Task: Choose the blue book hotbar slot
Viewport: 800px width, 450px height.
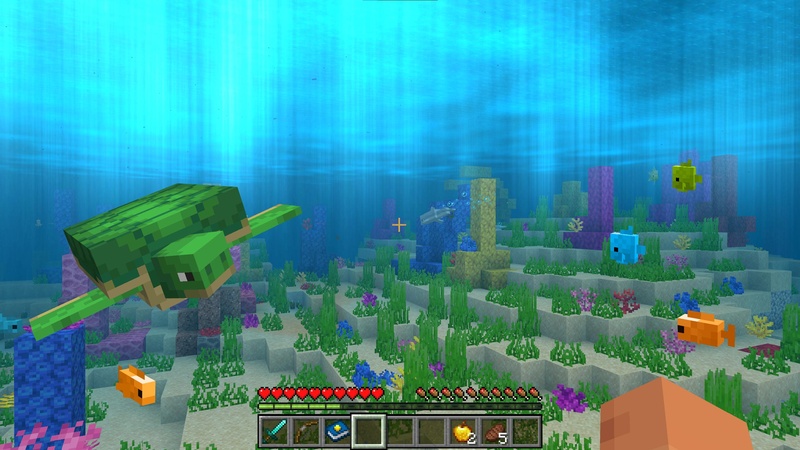Action: [x=337, y=431]
